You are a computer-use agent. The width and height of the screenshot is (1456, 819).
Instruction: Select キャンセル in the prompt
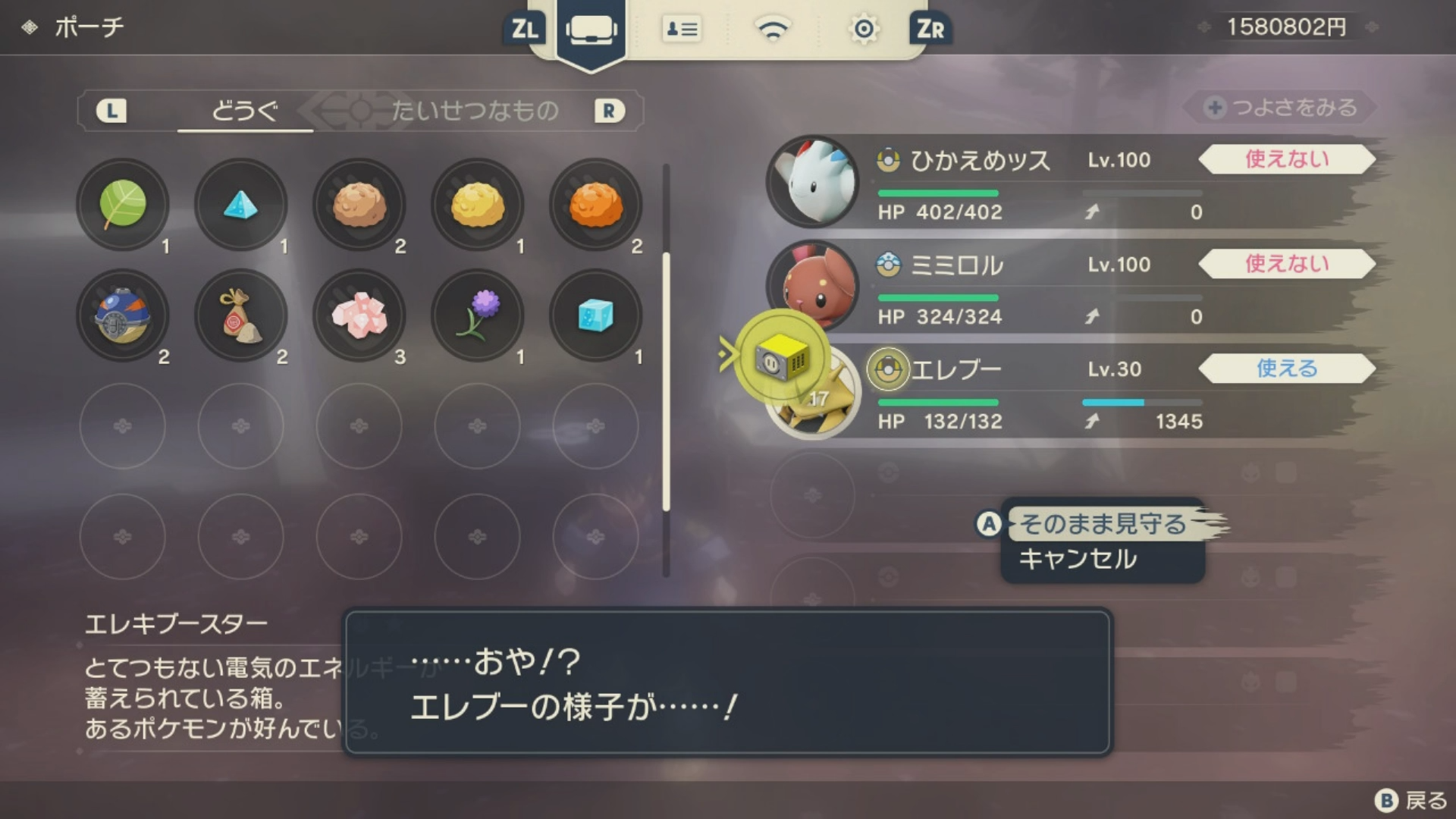click(1078, 560)
